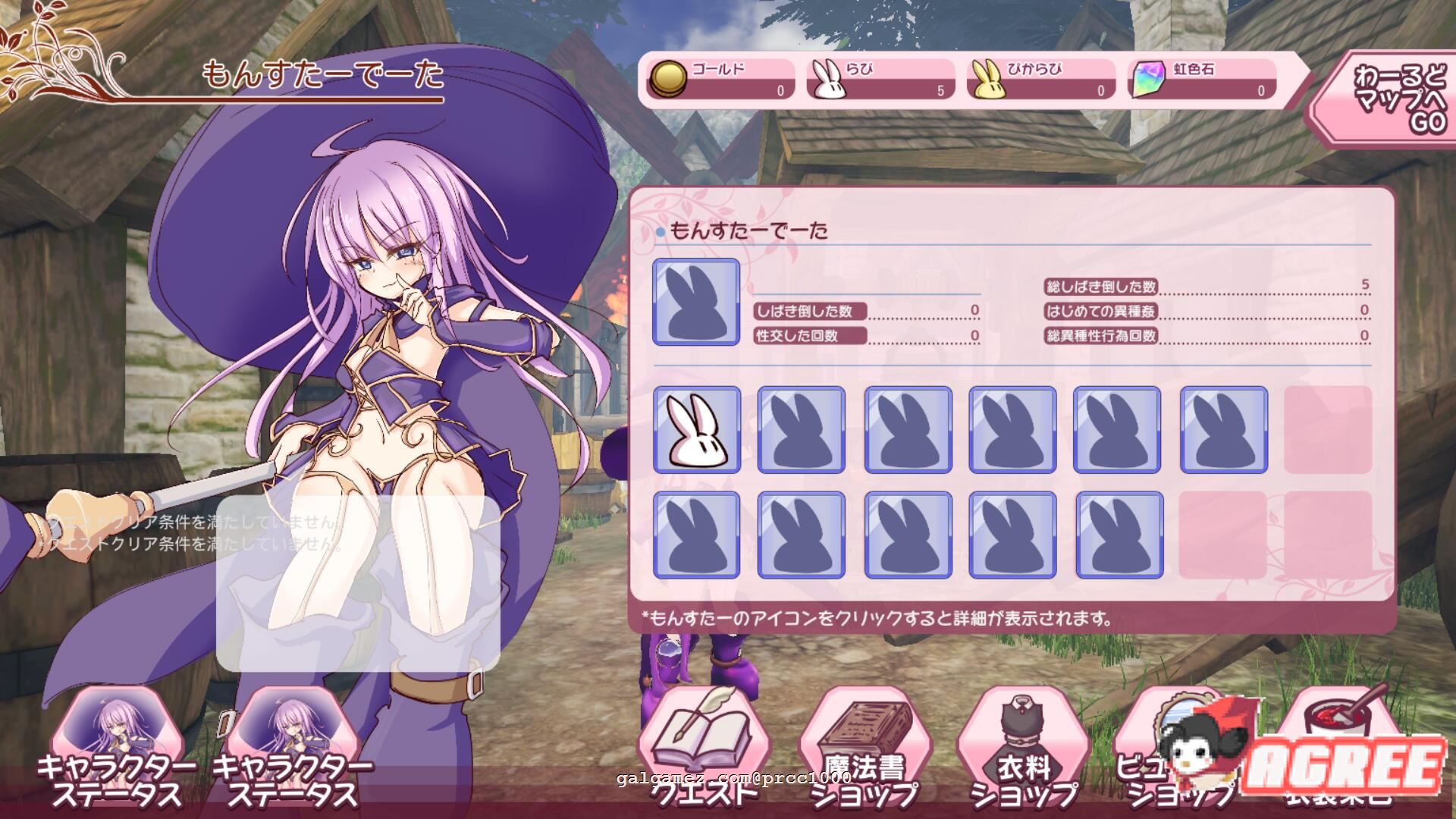Click the last silhouette in the top monster row
The height and width of the screenshot is (819, 1456).
click(x=1225, y=430)
